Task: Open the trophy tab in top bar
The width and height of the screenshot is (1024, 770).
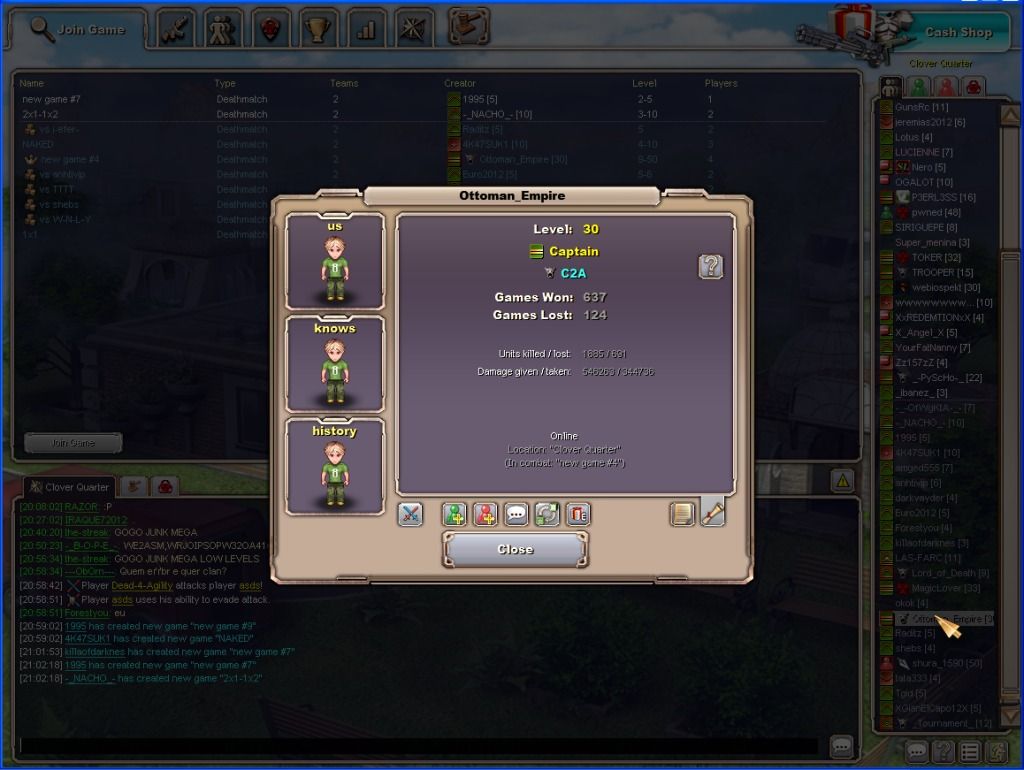Action: click(318, 29)
